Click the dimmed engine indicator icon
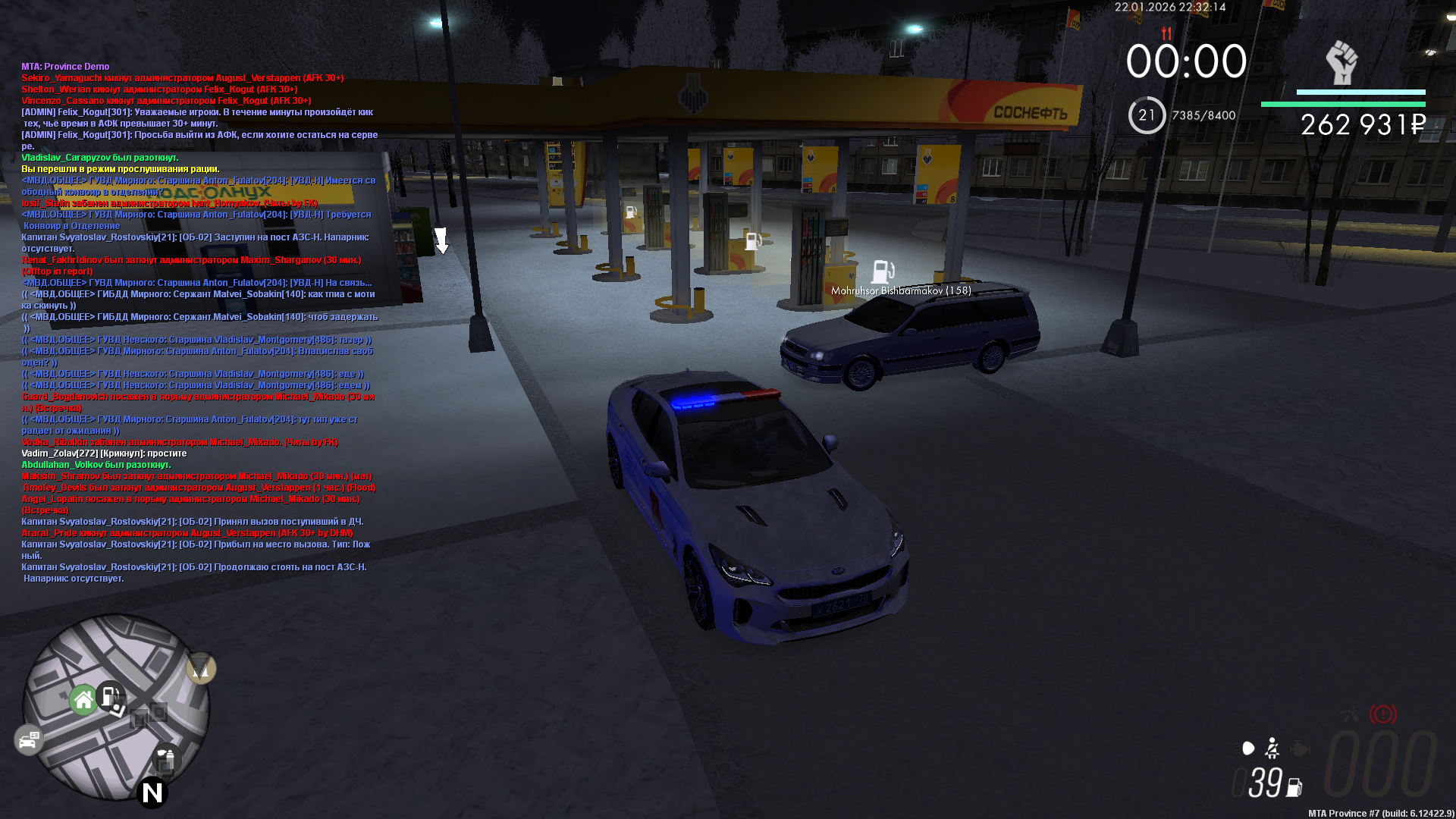 (1300, 748)
